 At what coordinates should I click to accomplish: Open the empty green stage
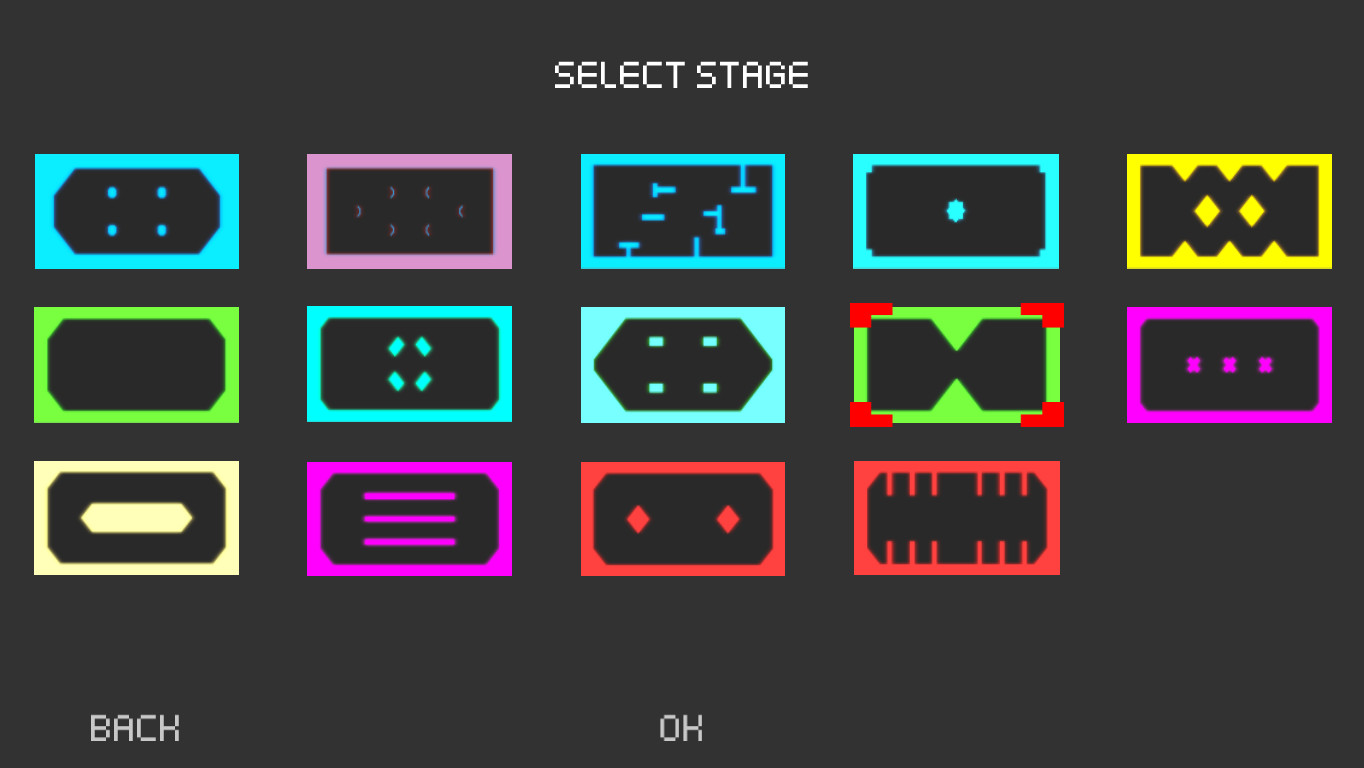(x=137, y=364)
